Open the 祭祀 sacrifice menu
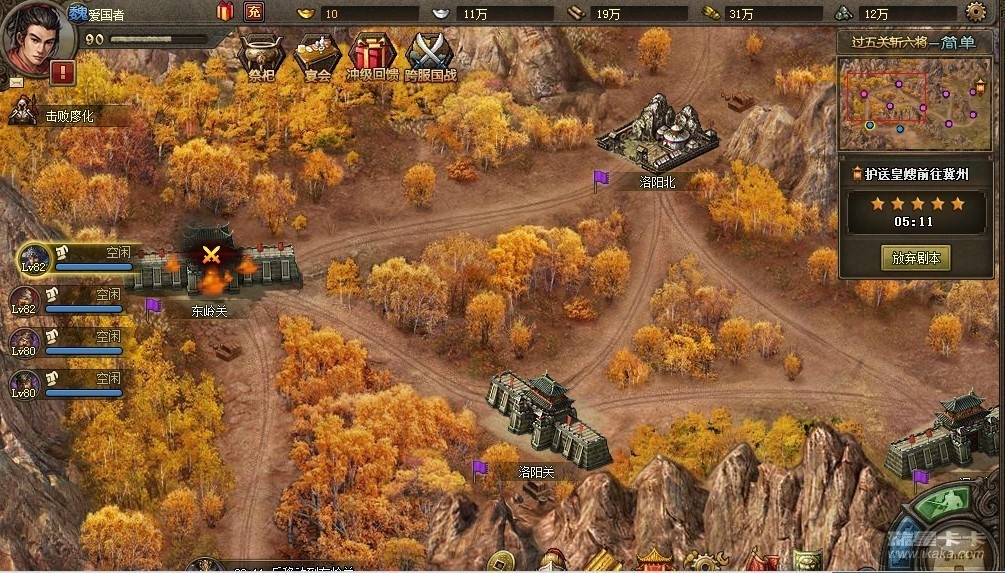The width and height of the screenshot is (1005, 573). pyautogui.click(x=258, y=55)
